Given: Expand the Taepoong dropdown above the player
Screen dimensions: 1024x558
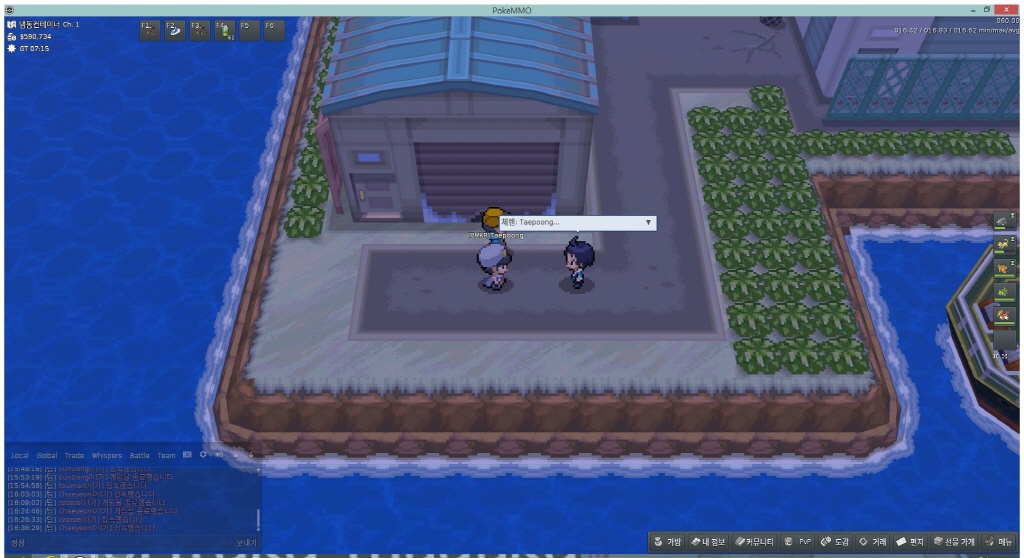Looking at the screenshot, I should [x=648, y=222].
